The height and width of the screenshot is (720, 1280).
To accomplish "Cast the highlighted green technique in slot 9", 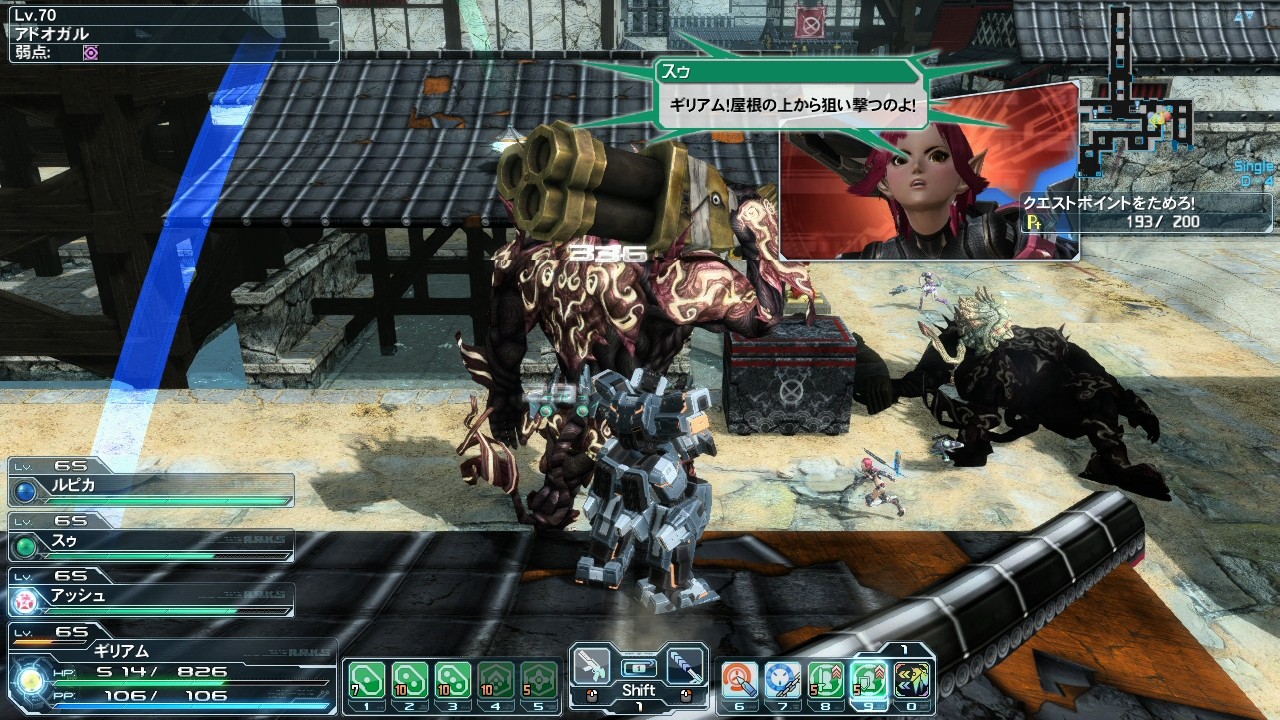I will point(870,680).
